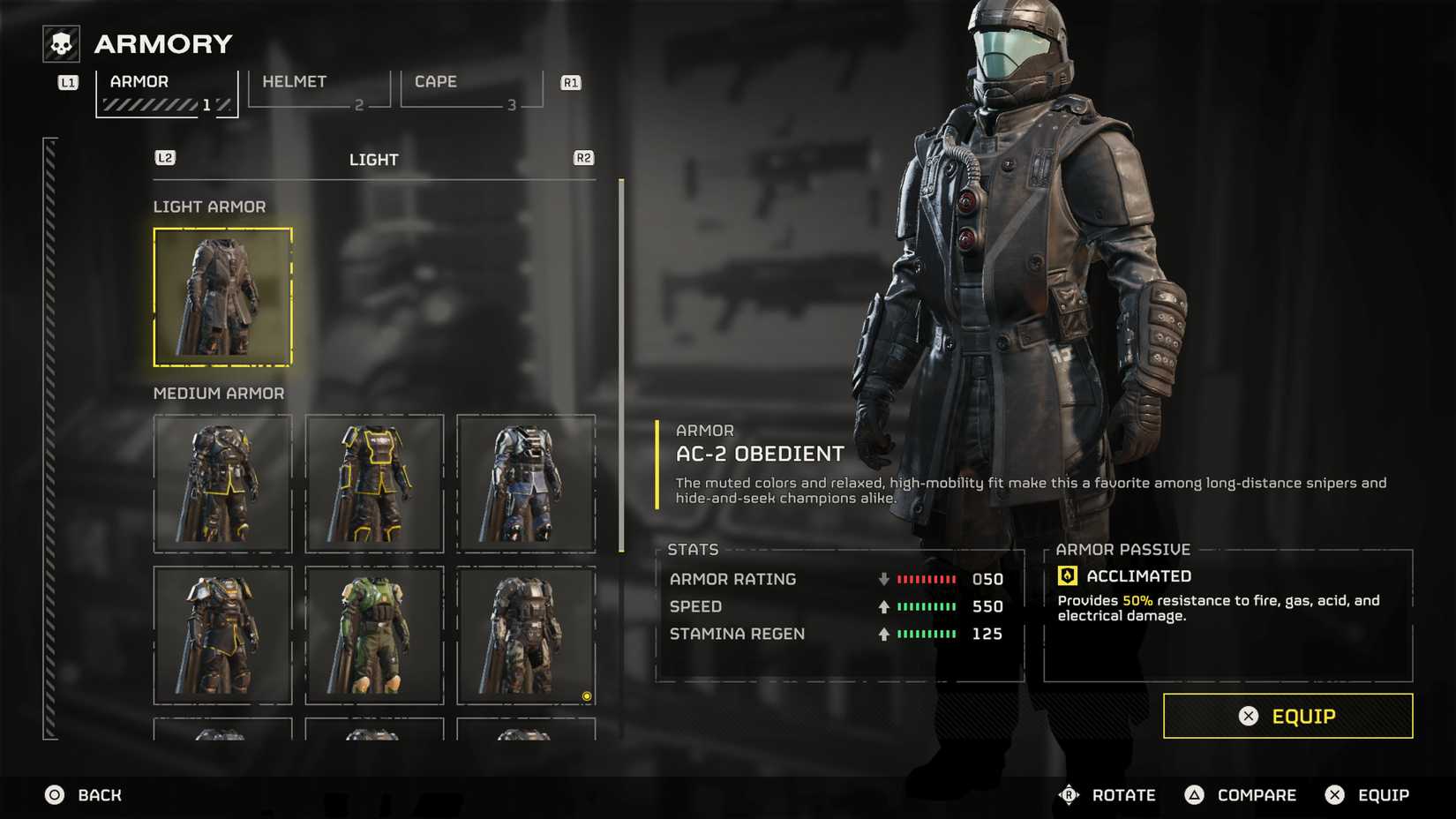Image resolution: width=1456 pixels, height=819 pixels.
Task: Click the R2 button icon beside Light
Action: click(582, 156)
